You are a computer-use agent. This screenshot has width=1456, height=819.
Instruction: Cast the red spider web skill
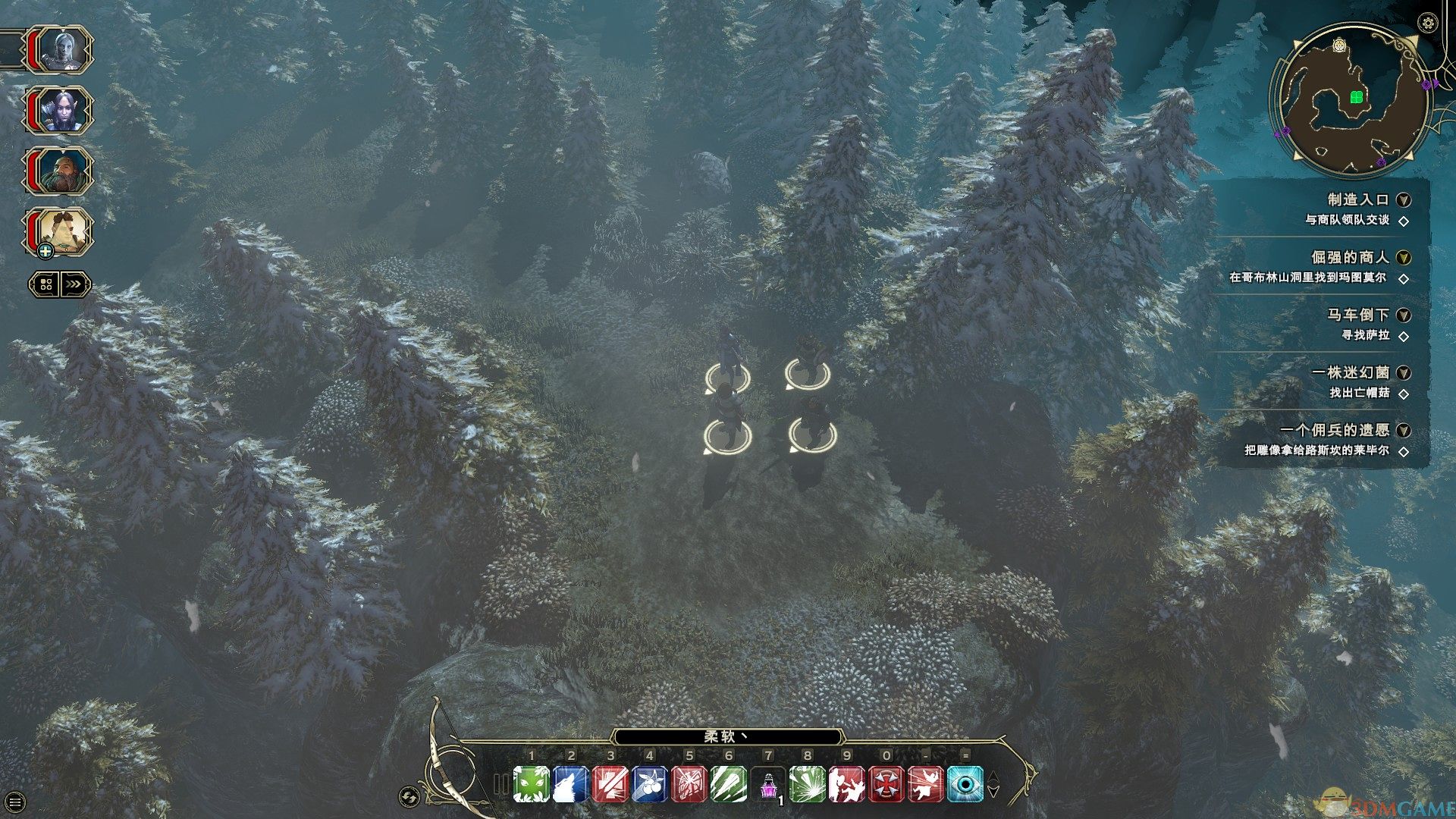[689, 784]
